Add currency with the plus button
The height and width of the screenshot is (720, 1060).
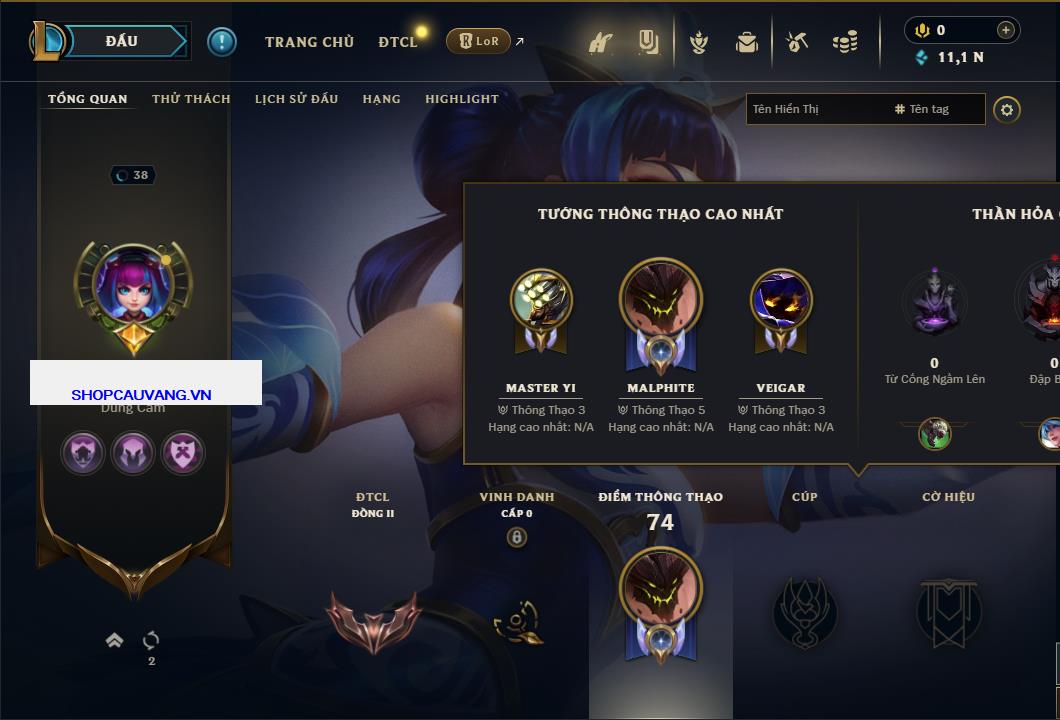tap(1006, 30)
